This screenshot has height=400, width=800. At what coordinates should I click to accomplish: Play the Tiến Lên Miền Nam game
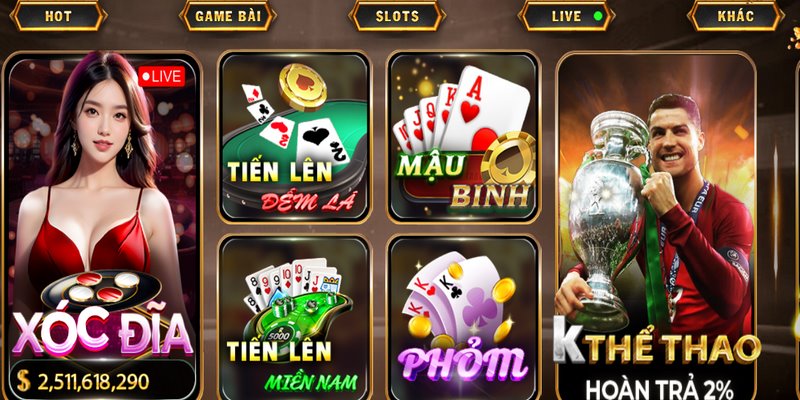(x=294, y=318)
